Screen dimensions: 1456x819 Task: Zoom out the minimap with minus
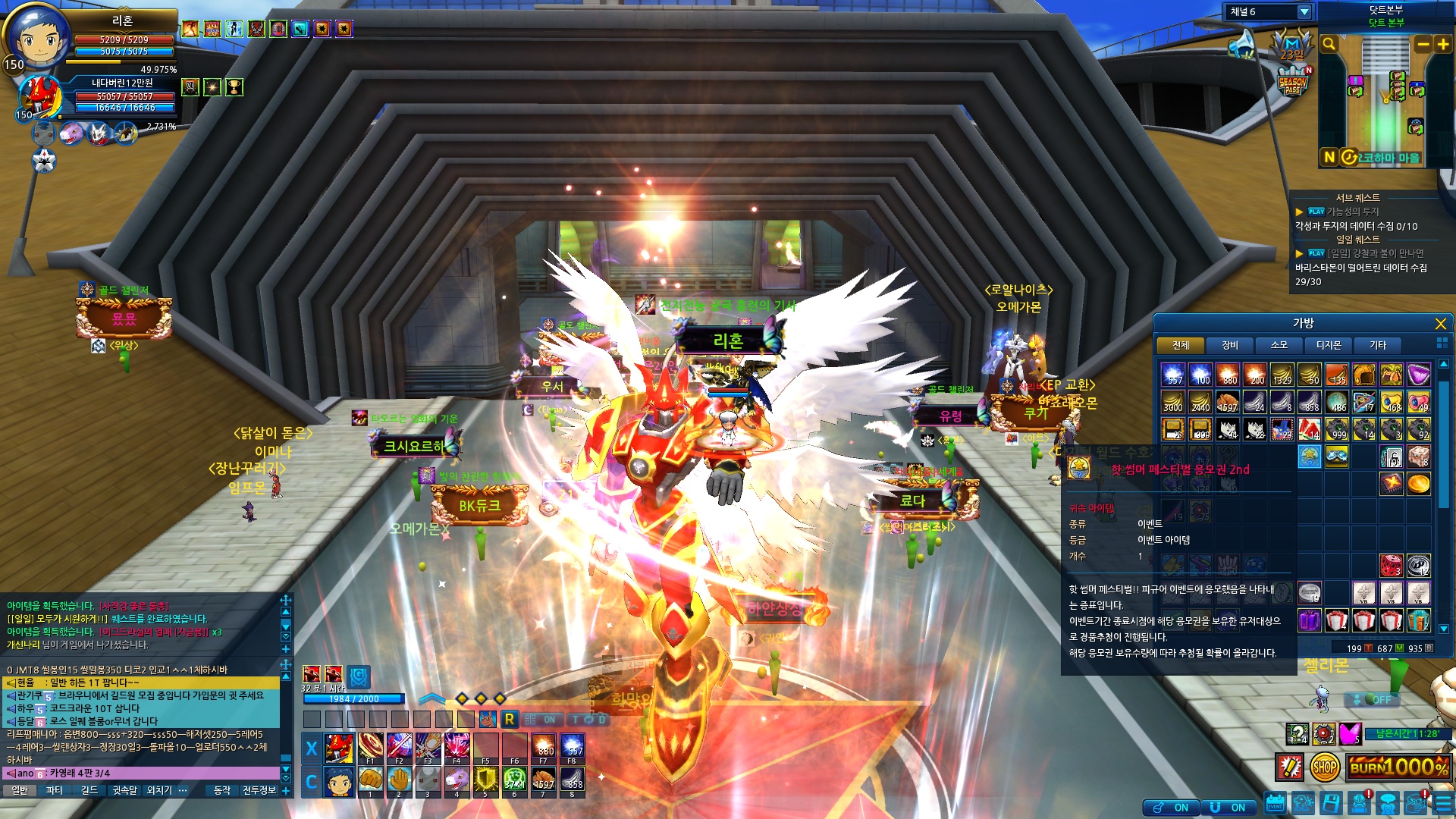pos(1423,44)
